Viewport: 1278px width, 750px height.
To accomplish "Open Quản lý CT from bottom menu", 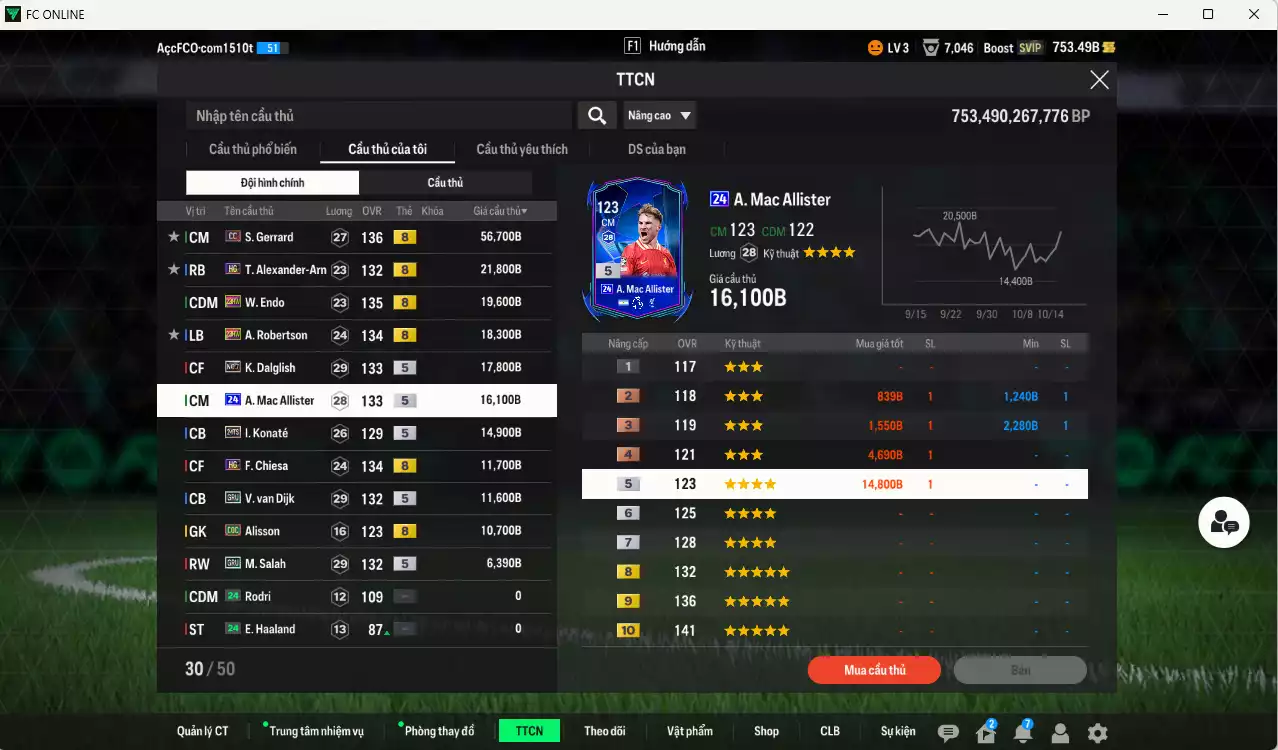I will [202, 731].
